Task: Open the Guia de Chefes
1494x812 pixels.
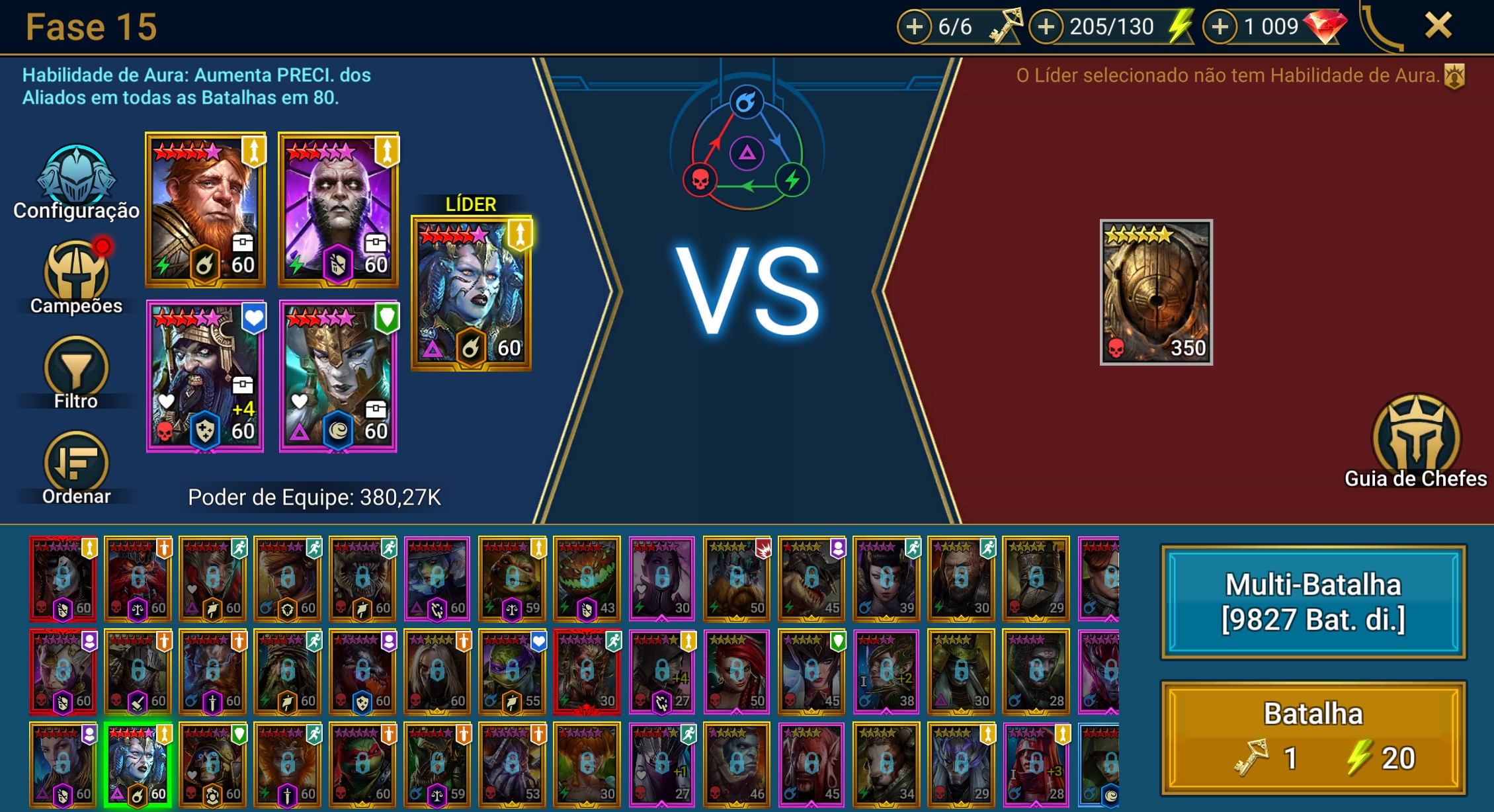Action: (1416, 440)
